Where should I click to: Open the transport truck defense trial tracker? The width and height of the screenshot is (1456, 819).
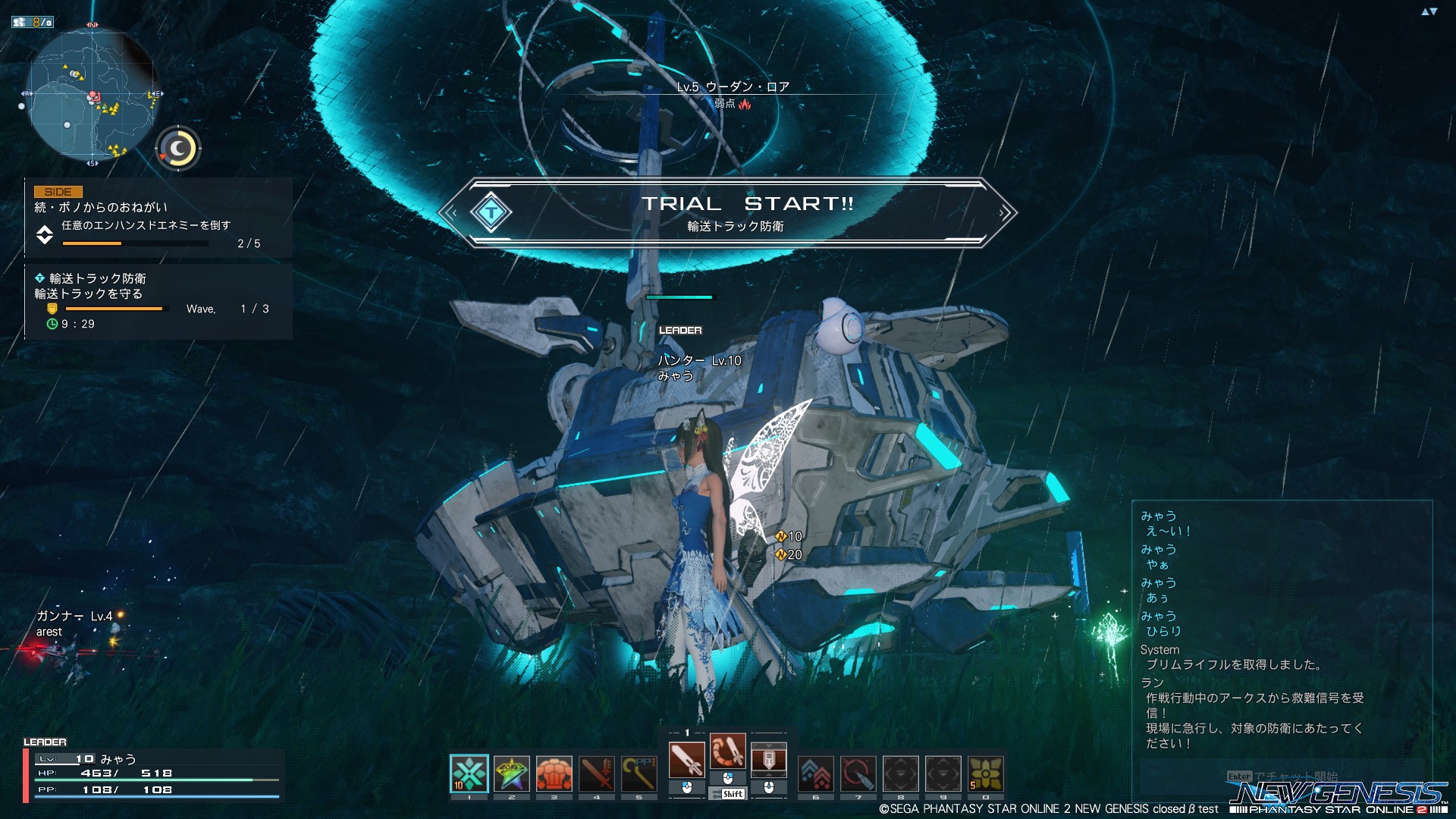tap(157, 301)
